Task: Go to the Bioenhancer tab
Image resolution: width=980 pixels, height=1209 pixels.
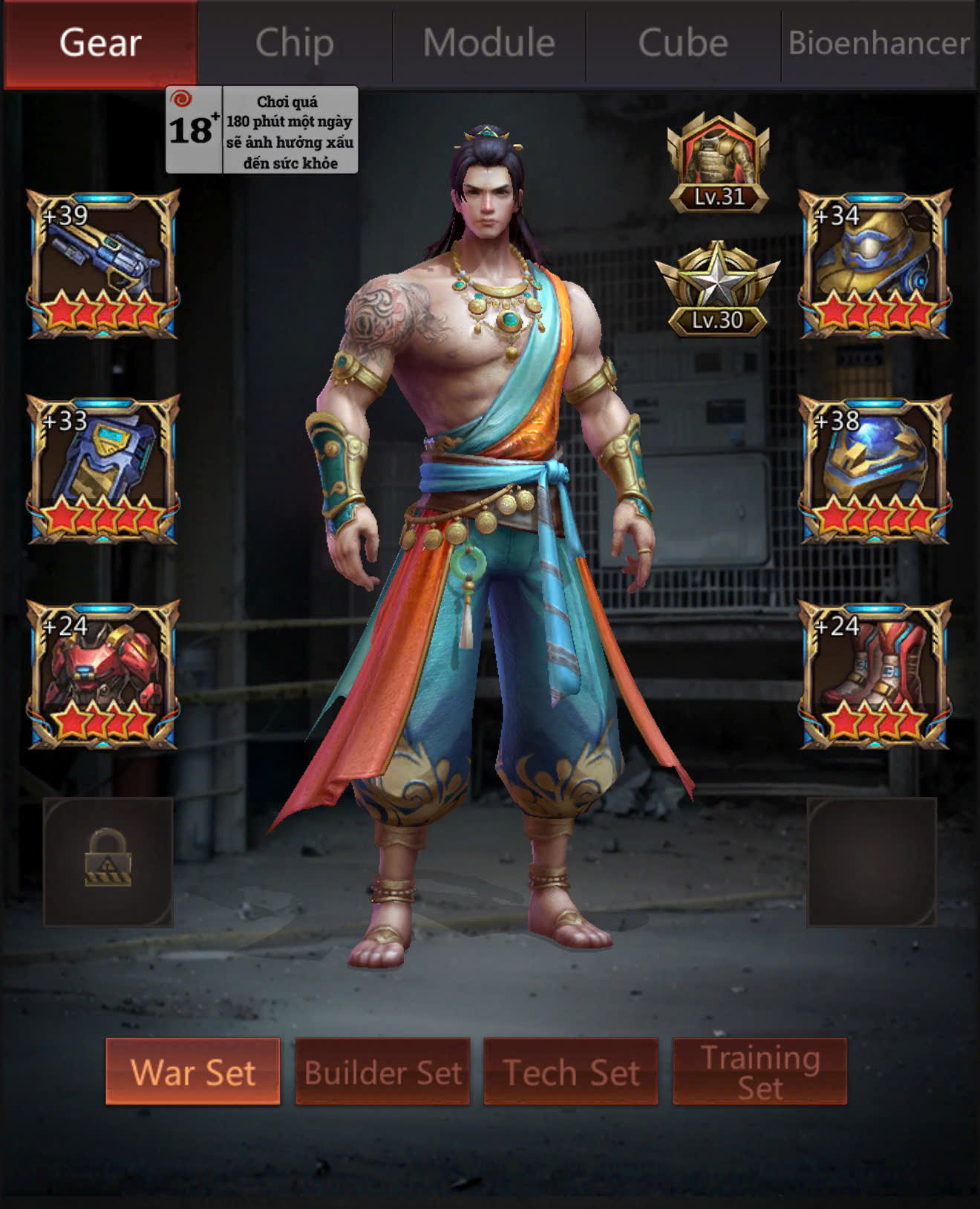Action: 879,43
